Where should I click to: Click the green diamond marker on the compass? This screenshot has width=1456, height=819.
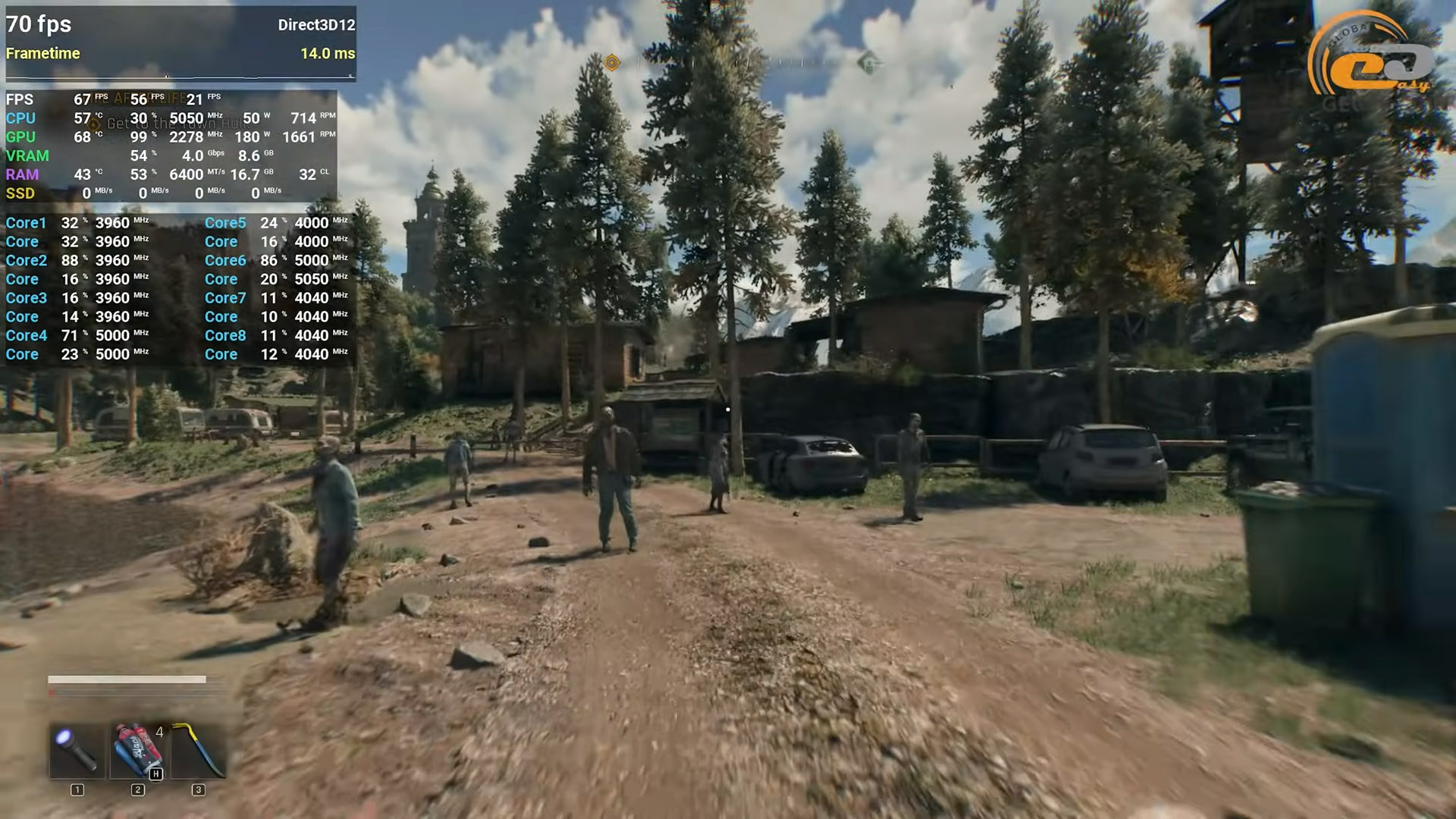tap(868, 62)
